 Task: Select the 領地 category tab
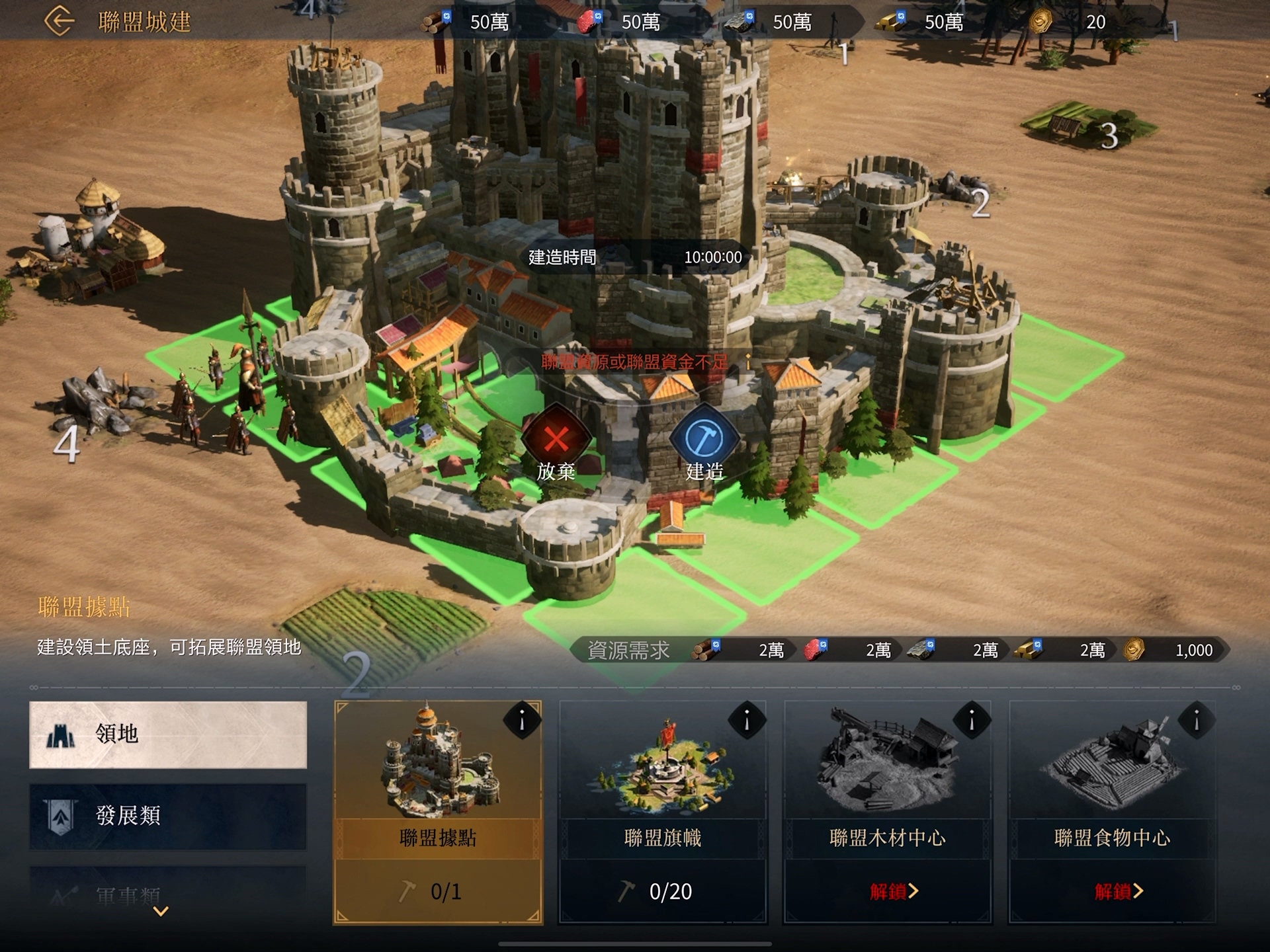click(167, 736)
